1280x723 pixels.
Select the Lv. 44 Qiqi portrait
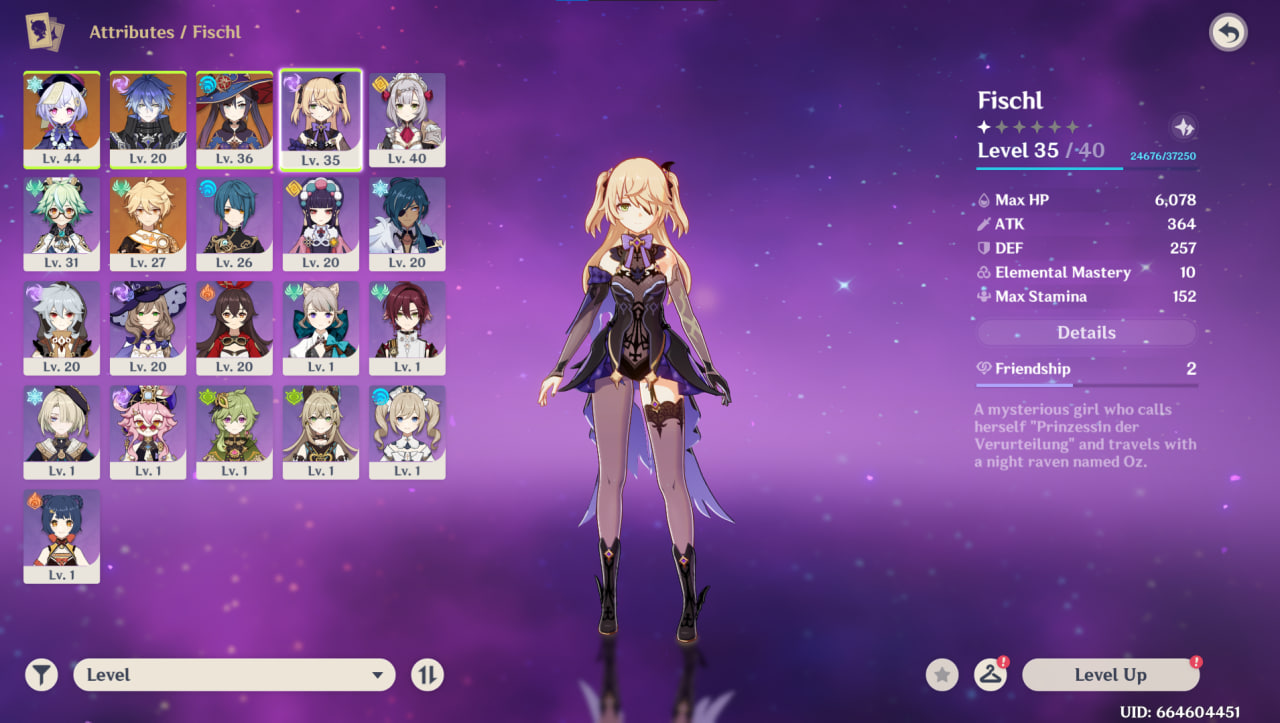pos(61,119)
